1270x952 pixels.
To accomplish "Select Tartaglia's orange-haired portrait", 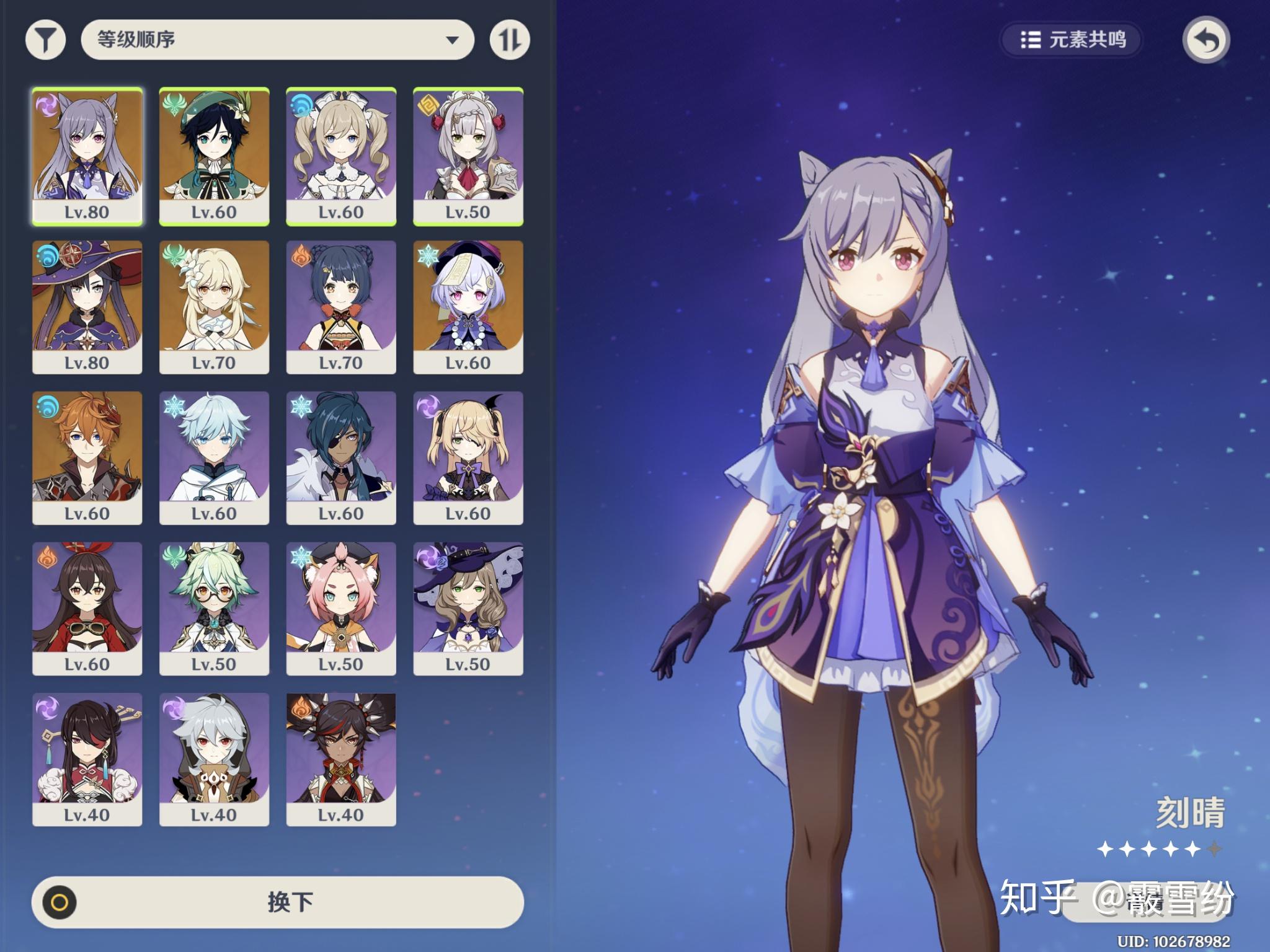I will pos(87,458).
